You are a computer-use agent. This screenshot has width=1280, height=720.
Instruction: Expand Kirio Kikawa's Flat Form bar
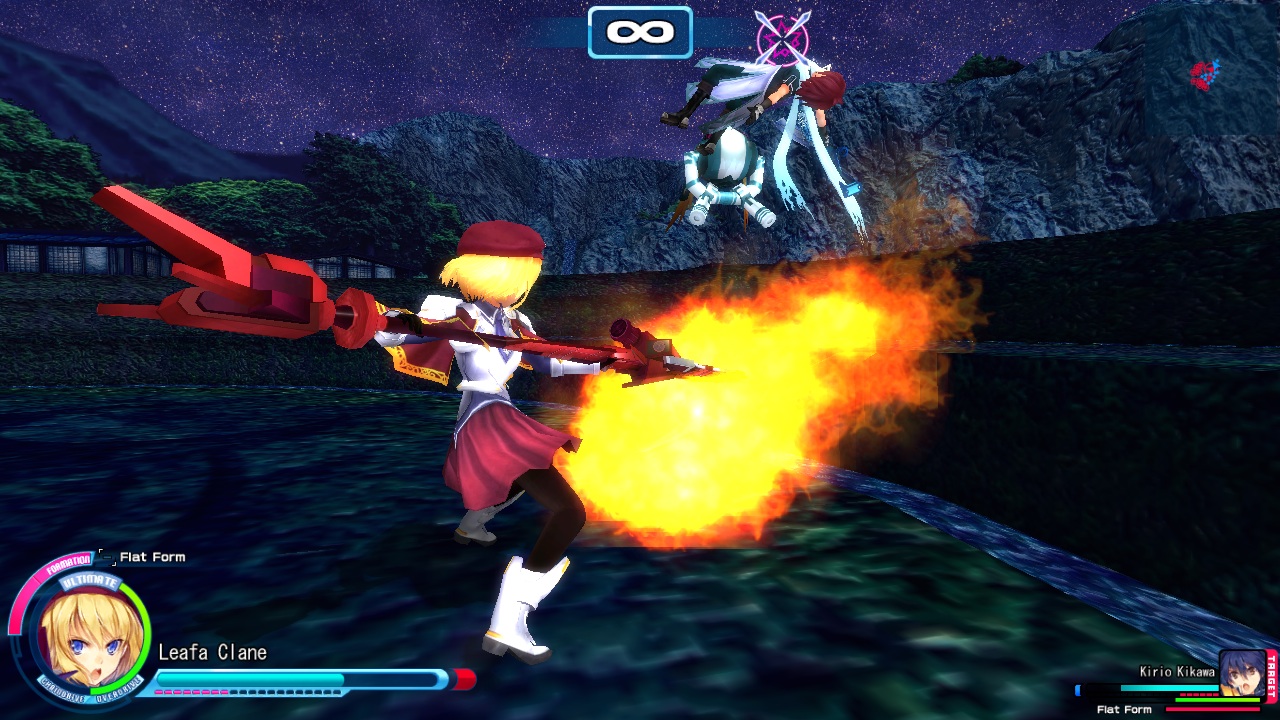pyautogui.click(x=1211, y=709)
